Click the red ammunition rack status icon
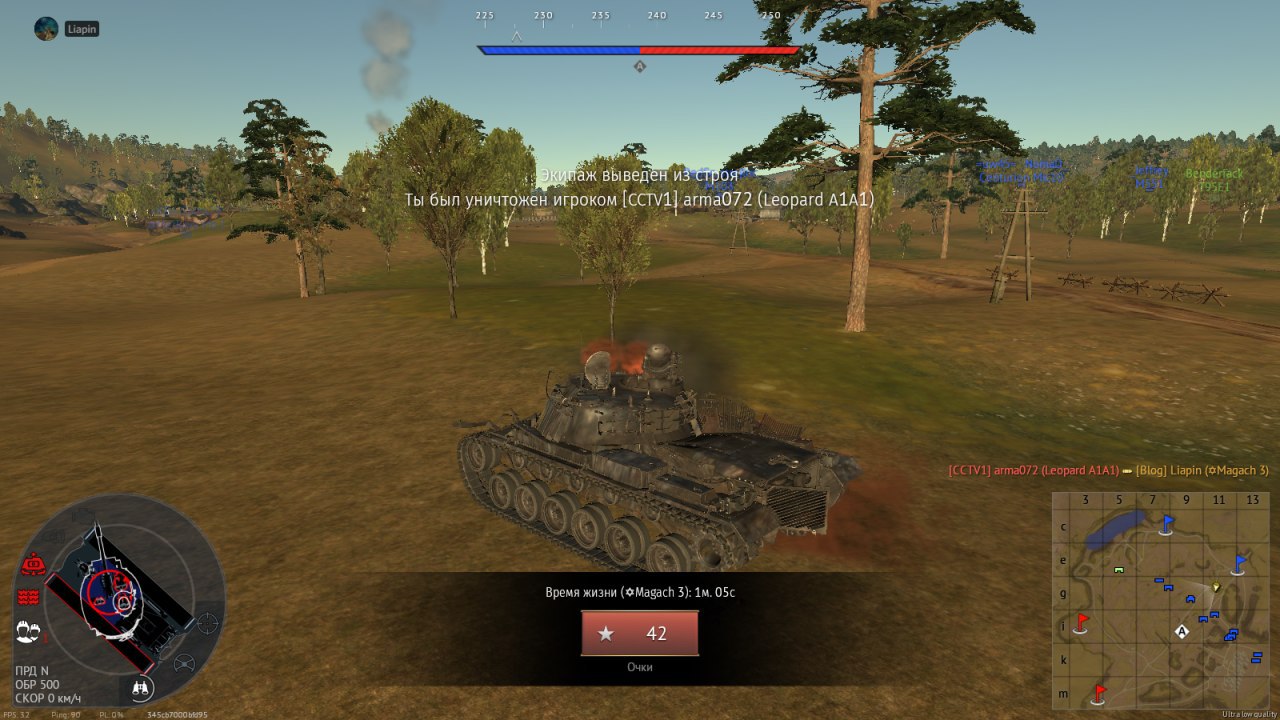 click(x=28, y=597)
